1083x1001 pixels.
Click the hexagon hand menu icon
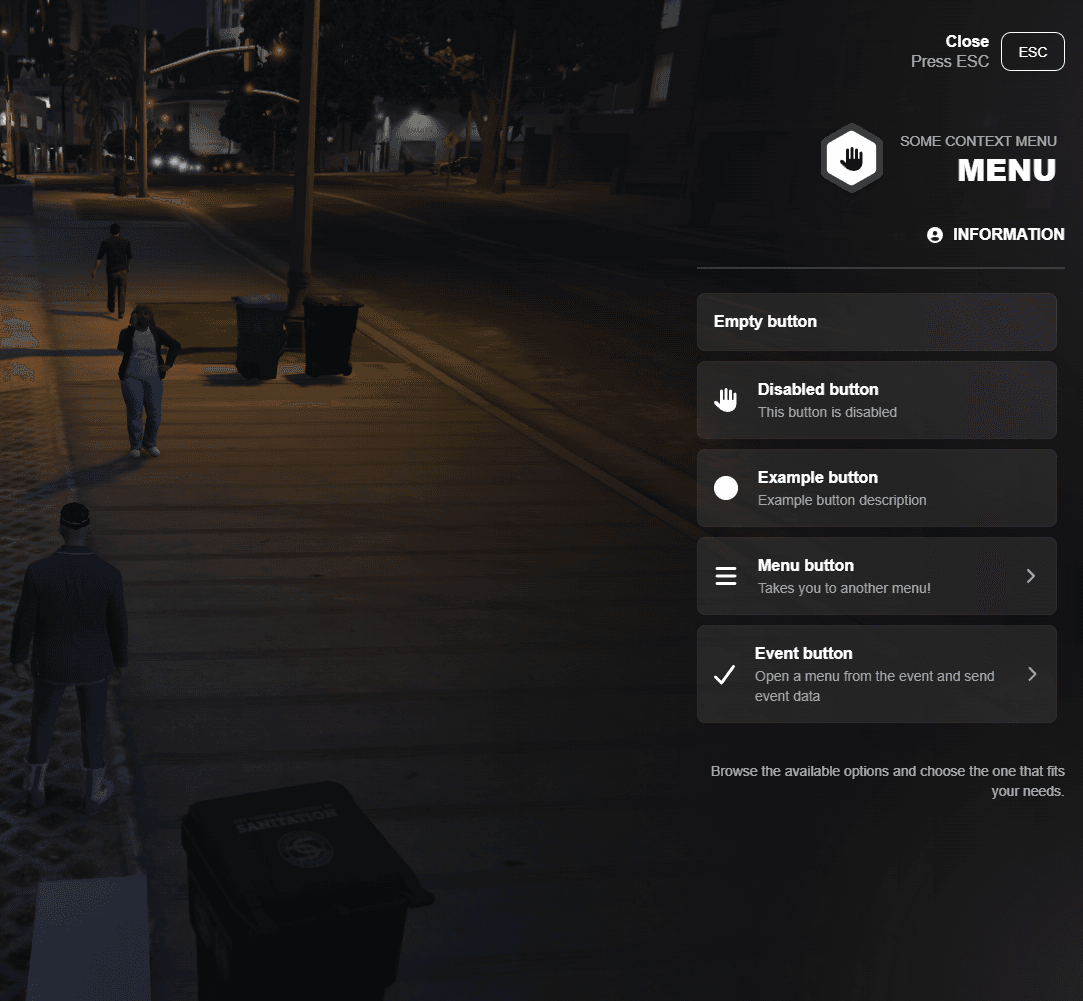tap(851, 158)
